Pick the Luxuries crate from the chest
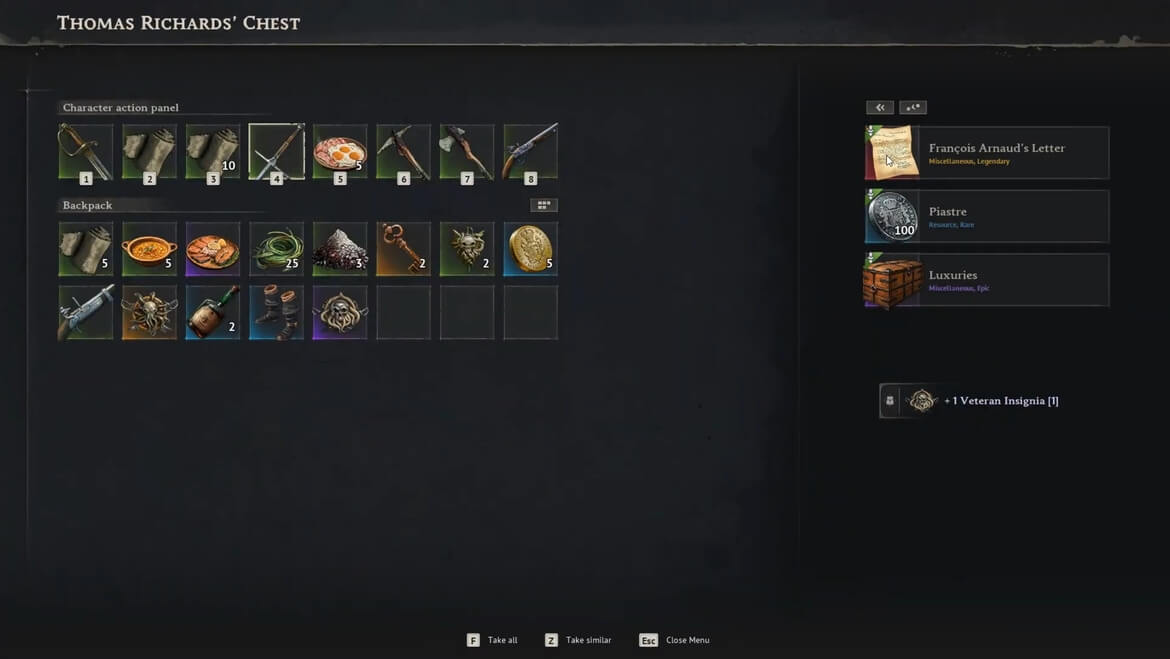Screen dimensions: 1170x659 tap(986, 280)
